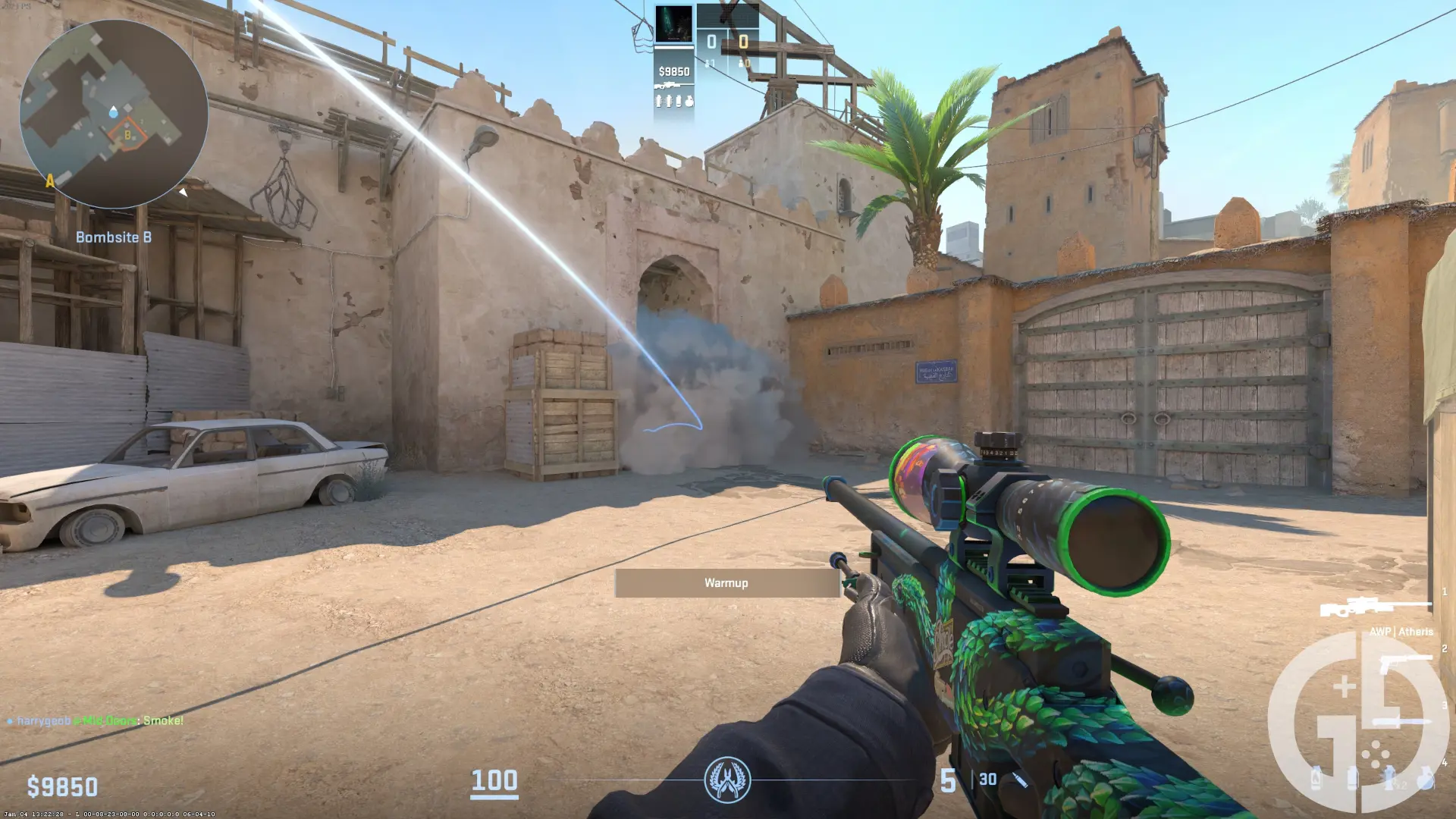Click the player avatar thumbnail in the top scoreboard

[673, 23]
